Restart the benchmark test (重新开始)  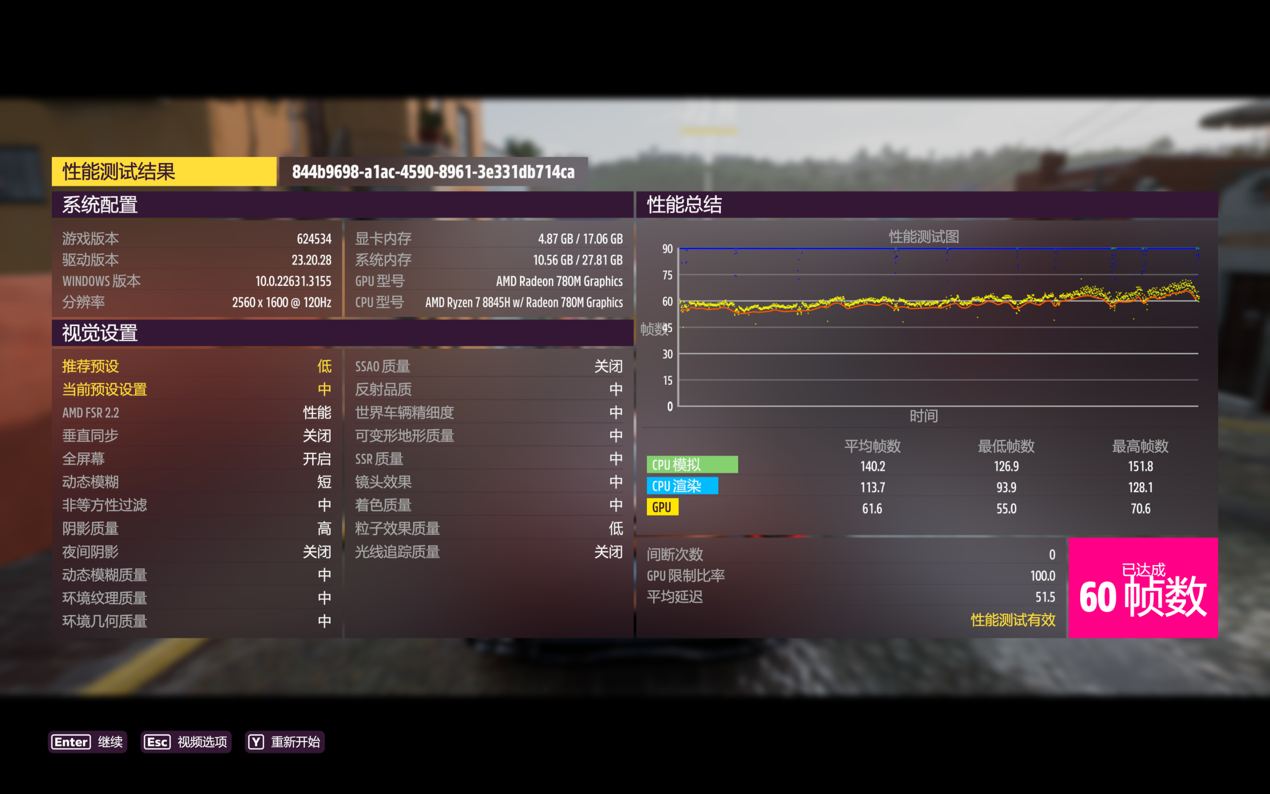click(285, 742)
